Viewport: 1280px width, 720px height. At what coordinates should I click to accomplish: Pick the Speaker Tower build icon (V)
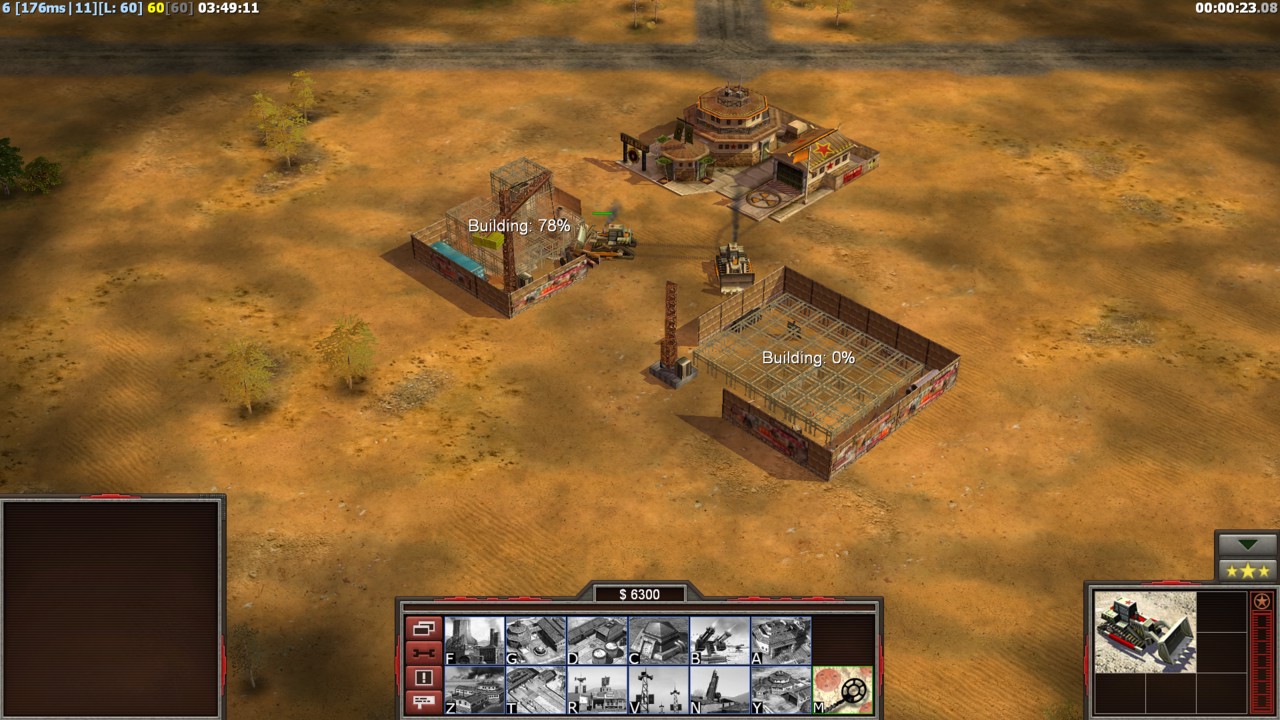[x=658, y=690]
